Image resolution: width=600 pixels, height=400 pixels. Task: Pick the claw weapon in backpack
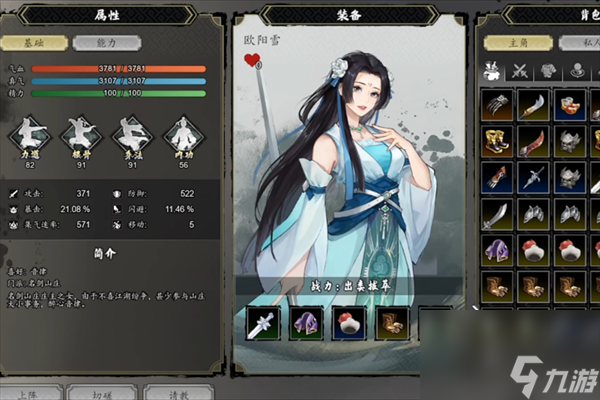(x=497, y=104)
